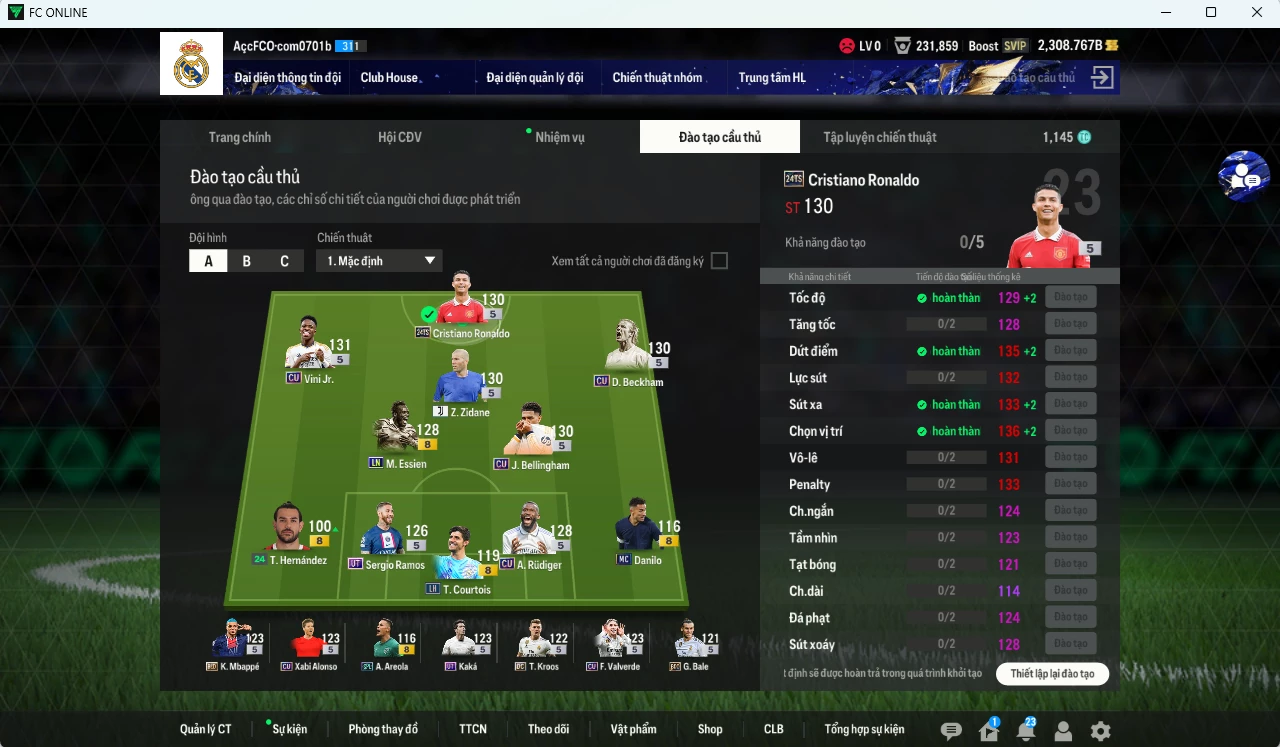Viewport: 1280px width, 747px height.
Task: Click the floating chat bubble on right edge
Action: click(x=1243, y=177)
